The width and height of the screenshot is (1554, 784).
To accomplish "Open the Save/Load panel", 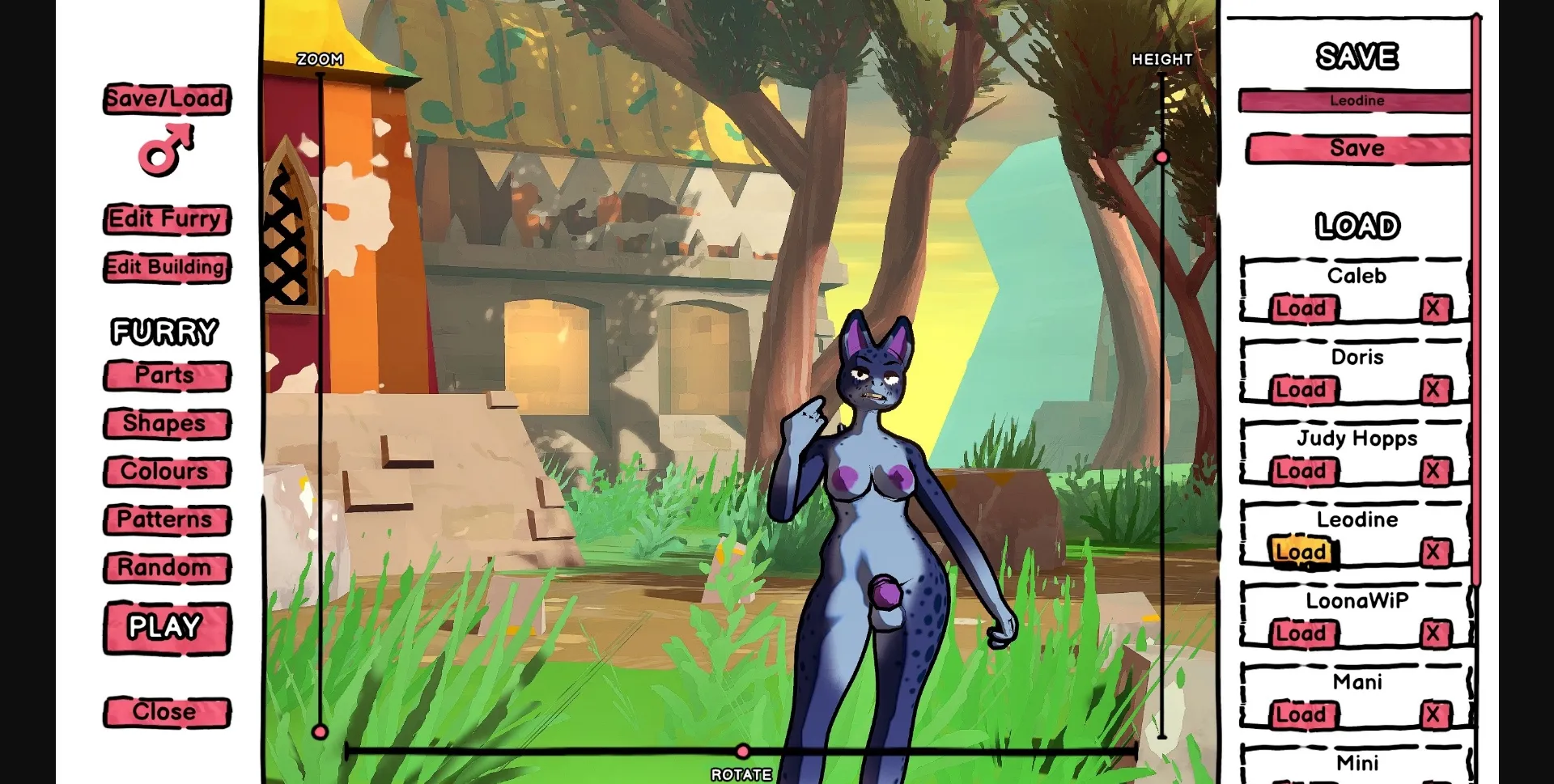I will pyautogui.click(x=166, y=99).
